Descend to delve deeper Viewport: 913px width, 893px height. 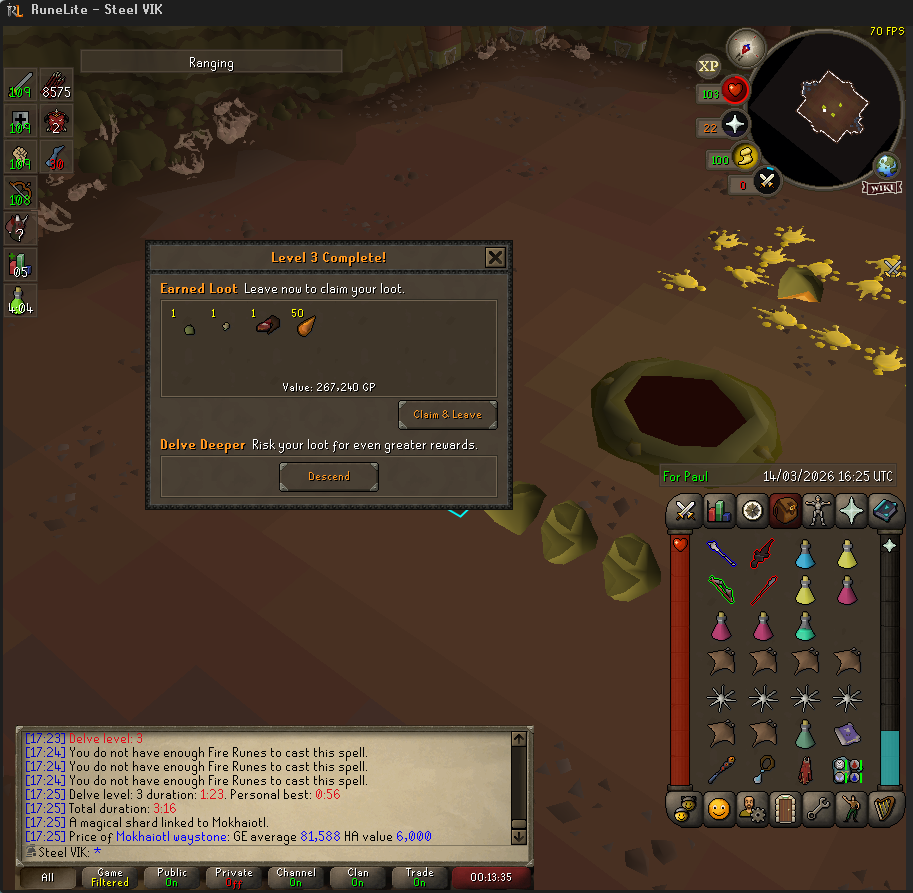[x=329, y=477]
